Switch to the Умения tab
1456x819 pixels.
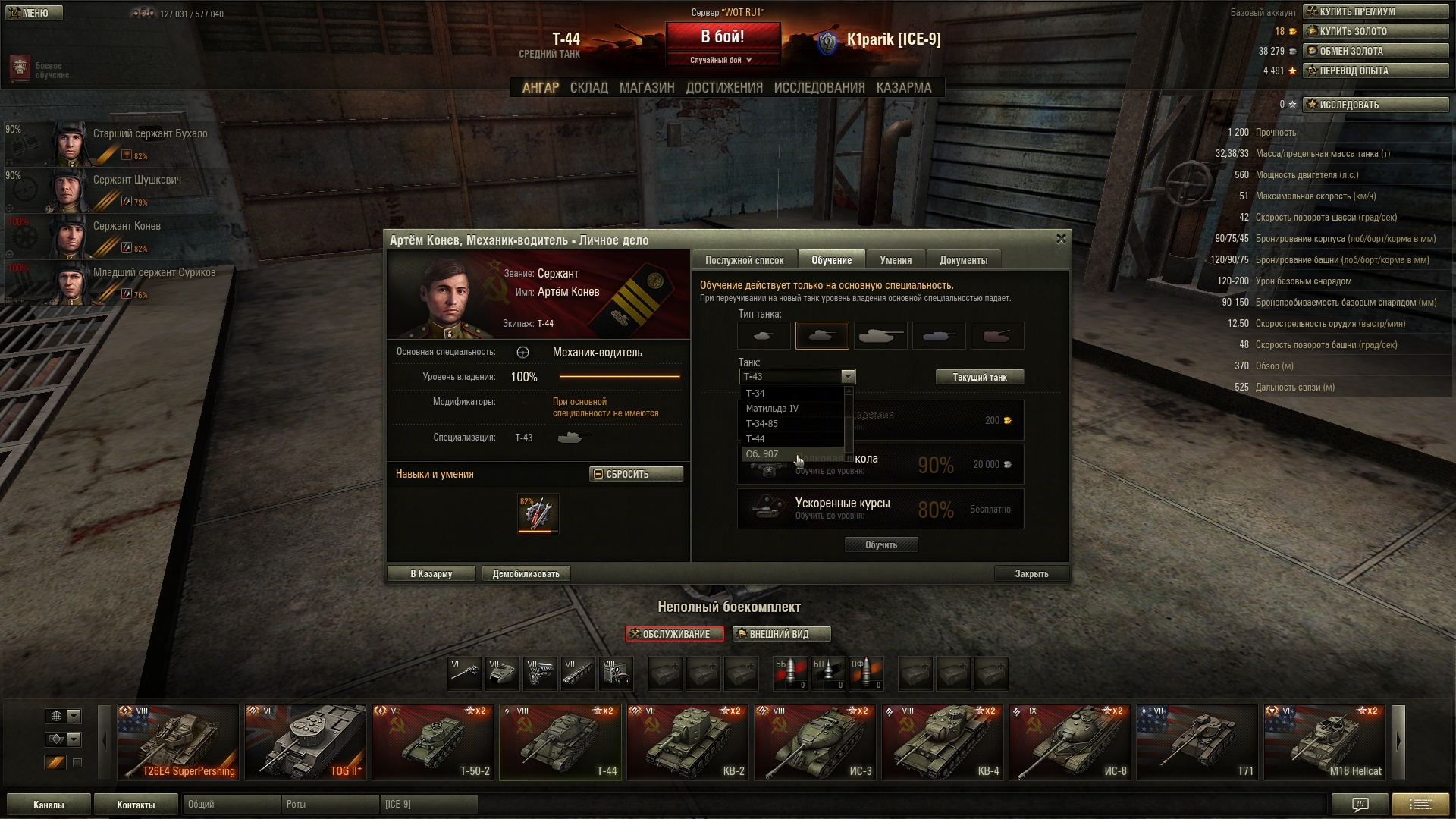[896, 260]
